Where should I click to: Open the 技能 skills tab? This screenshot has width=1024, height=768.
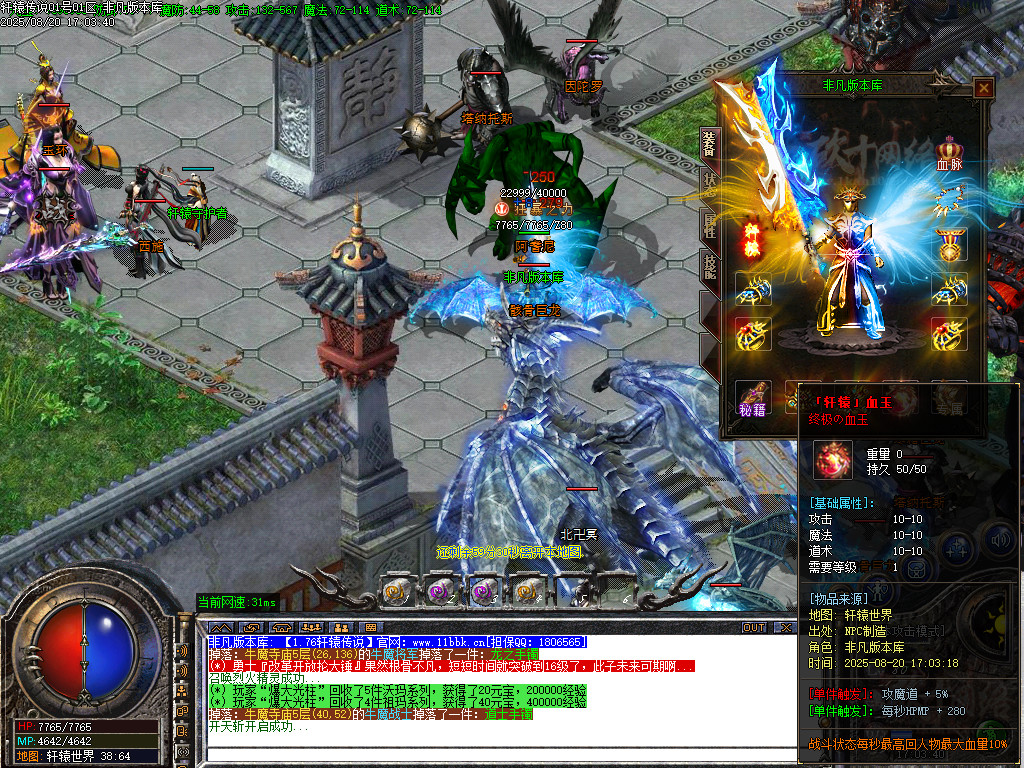(709, 265)
